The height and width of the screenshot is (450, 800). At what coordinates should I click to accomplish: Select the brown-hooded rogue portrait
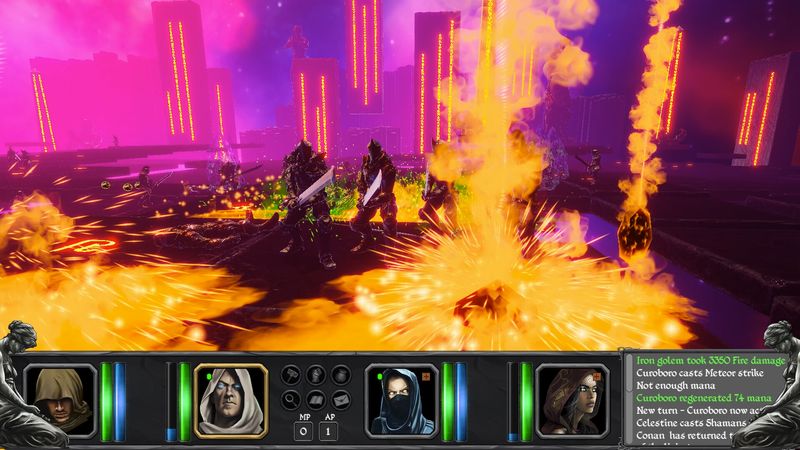60,400
